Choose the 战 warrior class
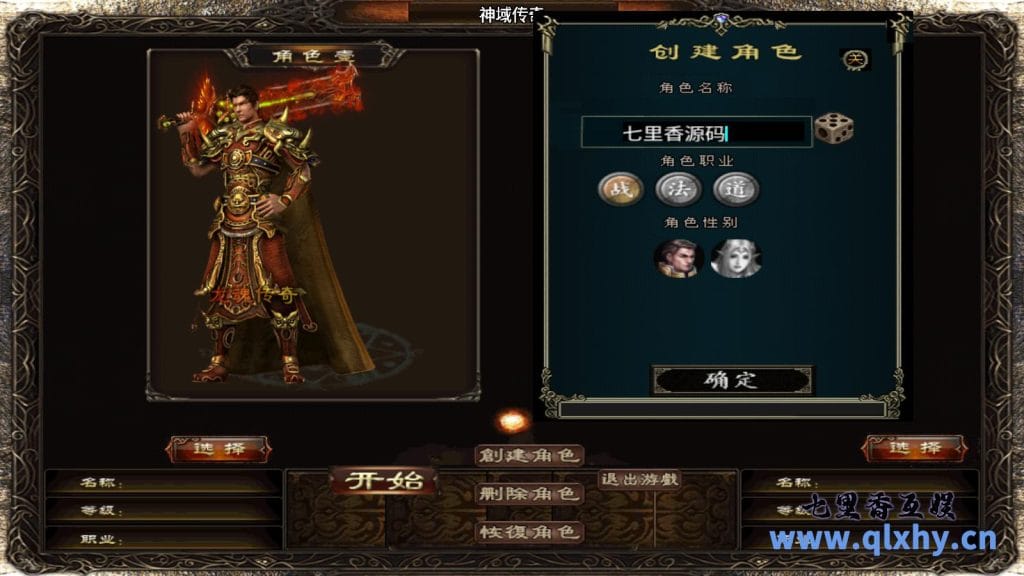The height and width of the screenshot is (576, 1024). pos(620,188)
